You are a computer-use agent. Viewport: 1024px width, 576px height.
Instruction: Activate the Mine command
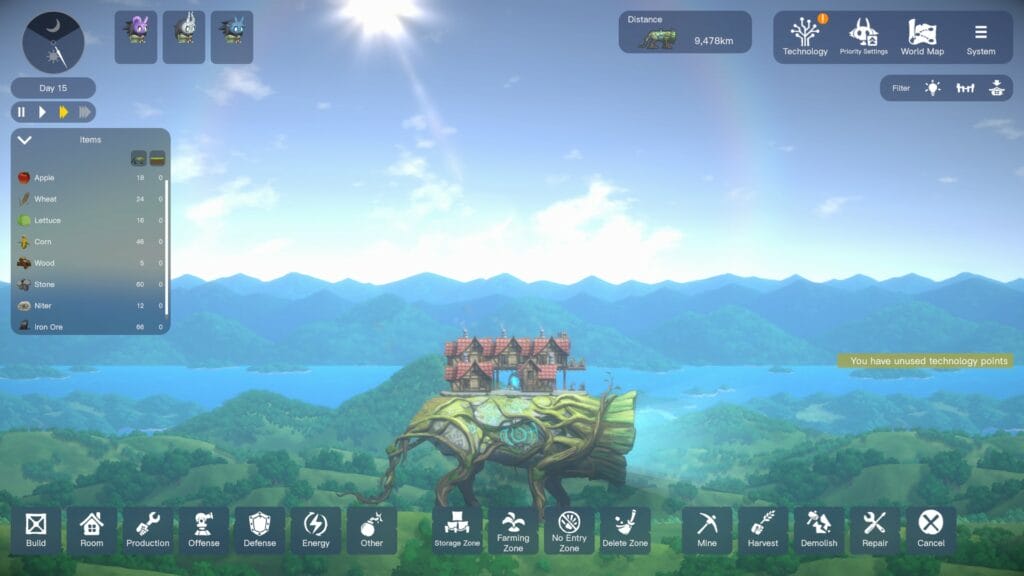click(707, 530)
